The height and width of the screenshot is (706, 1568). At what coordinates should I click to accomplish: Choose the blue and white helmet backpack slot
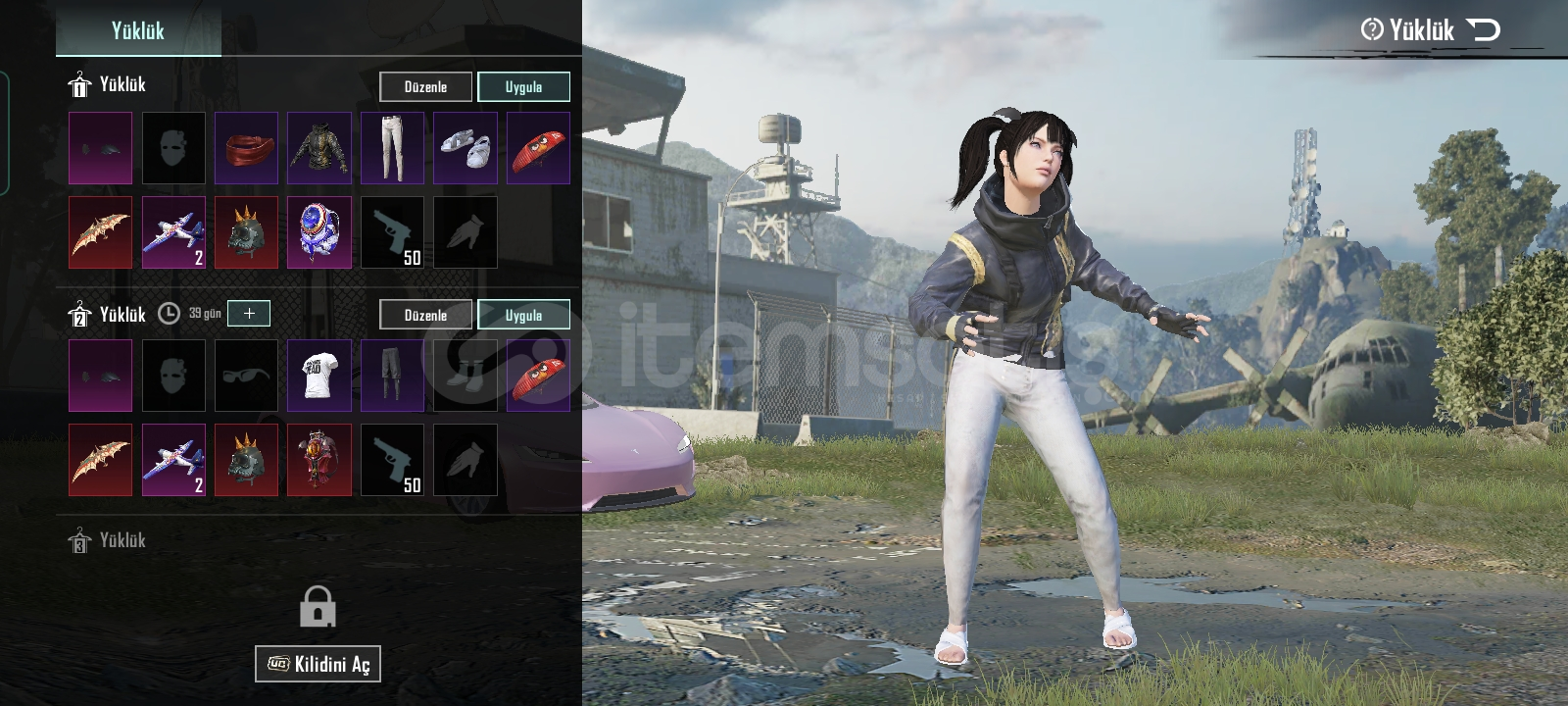click(319, 232)
